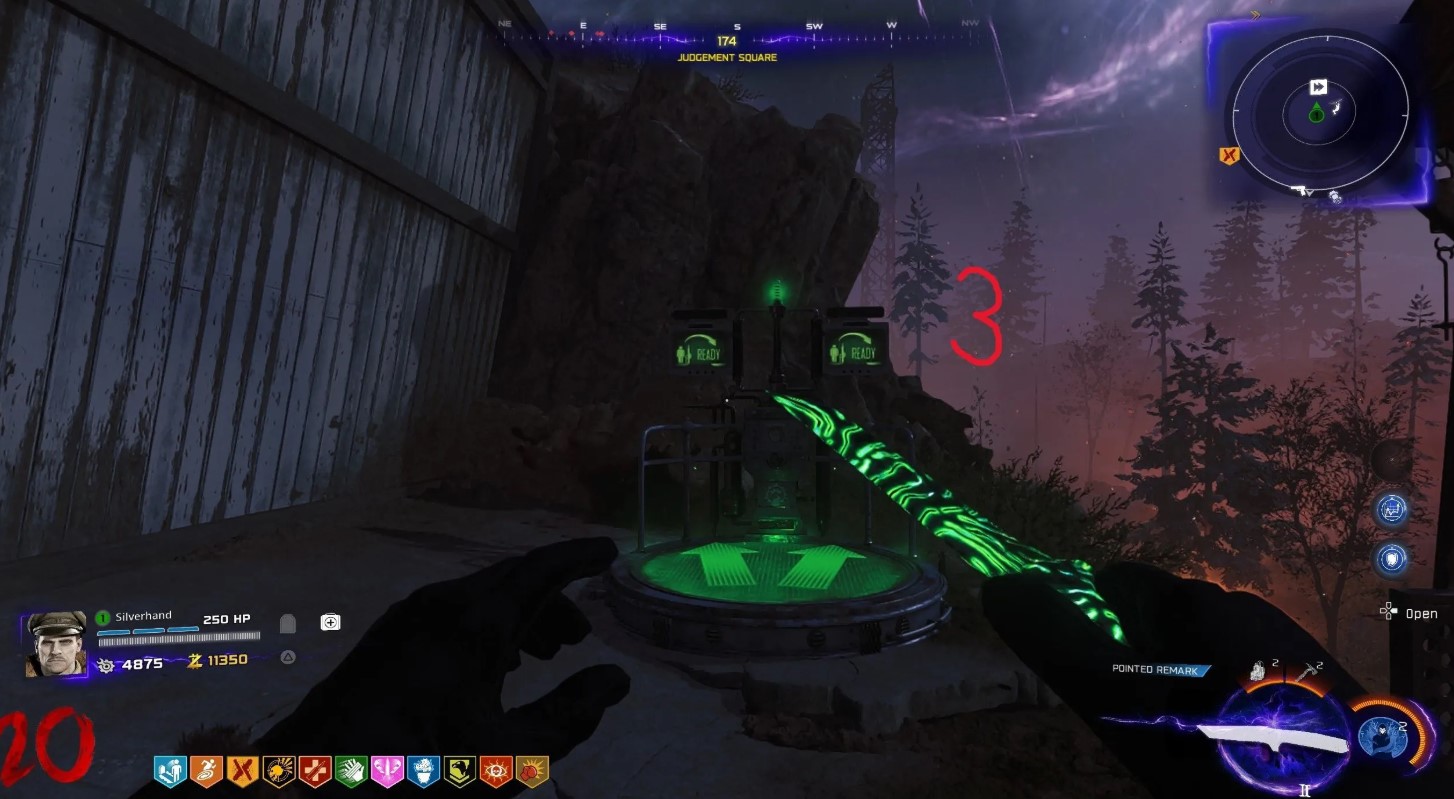
Task: Select the blue frosty perk icon
Action: click(423, 770)
